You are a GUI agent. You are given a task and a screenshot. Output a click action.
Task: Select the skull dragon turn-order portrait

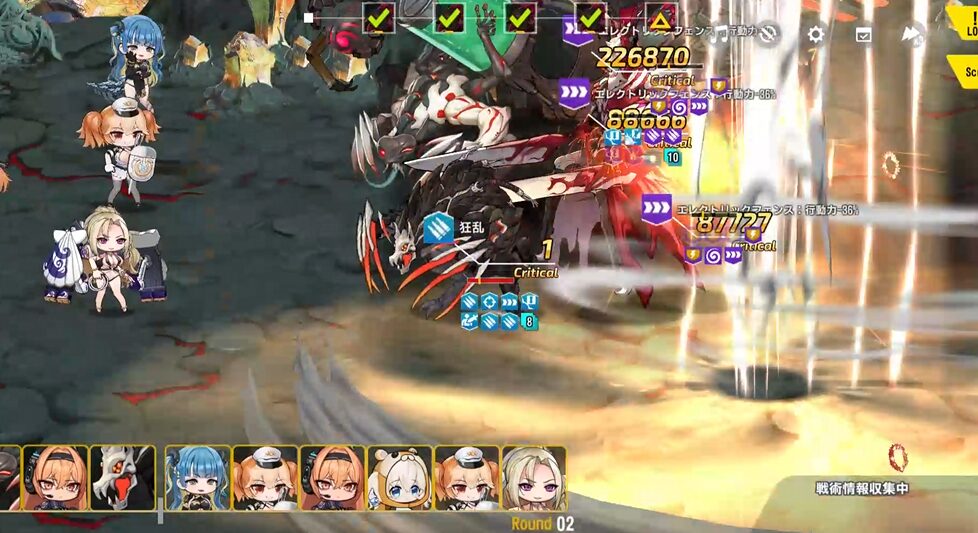coord(122,478)
